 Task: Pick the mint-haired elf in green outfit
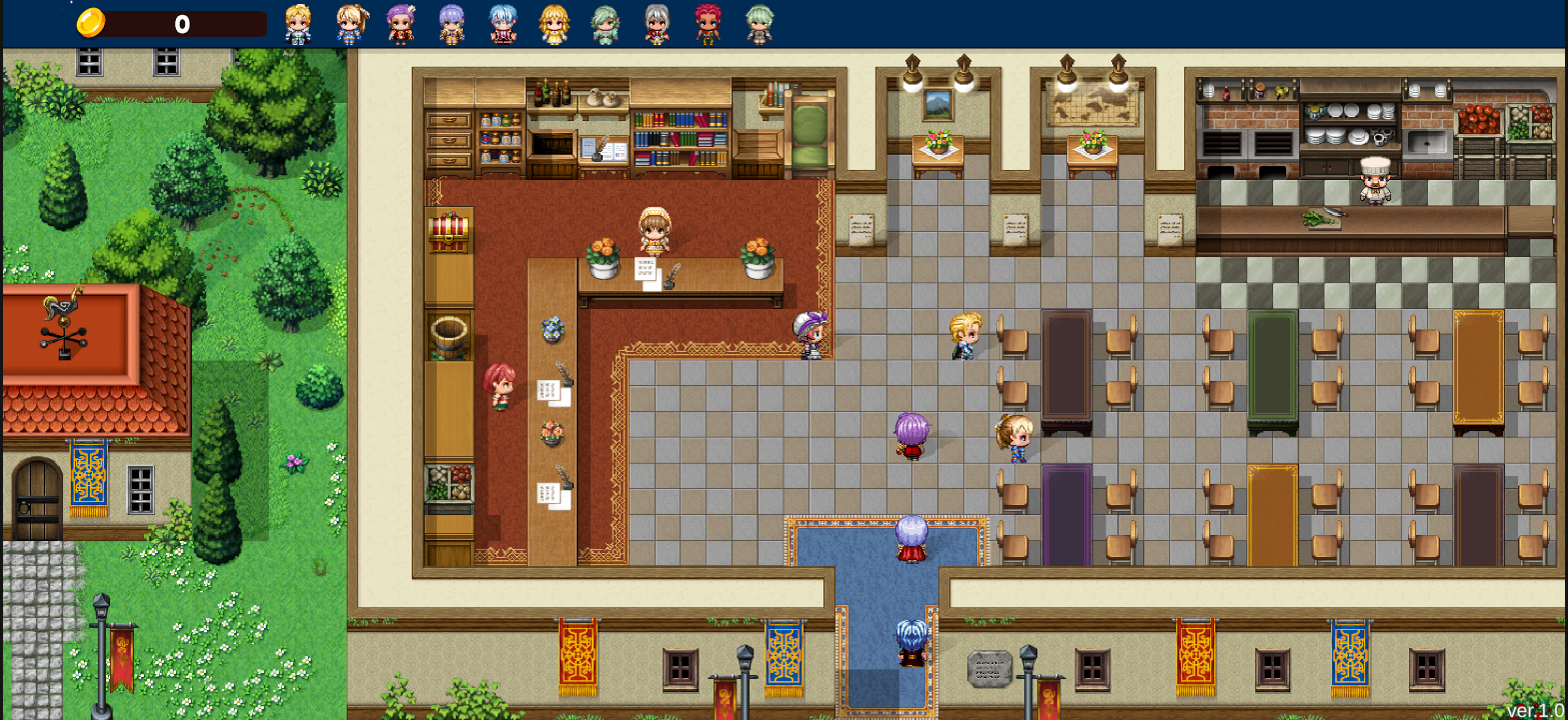pos(606,24)
